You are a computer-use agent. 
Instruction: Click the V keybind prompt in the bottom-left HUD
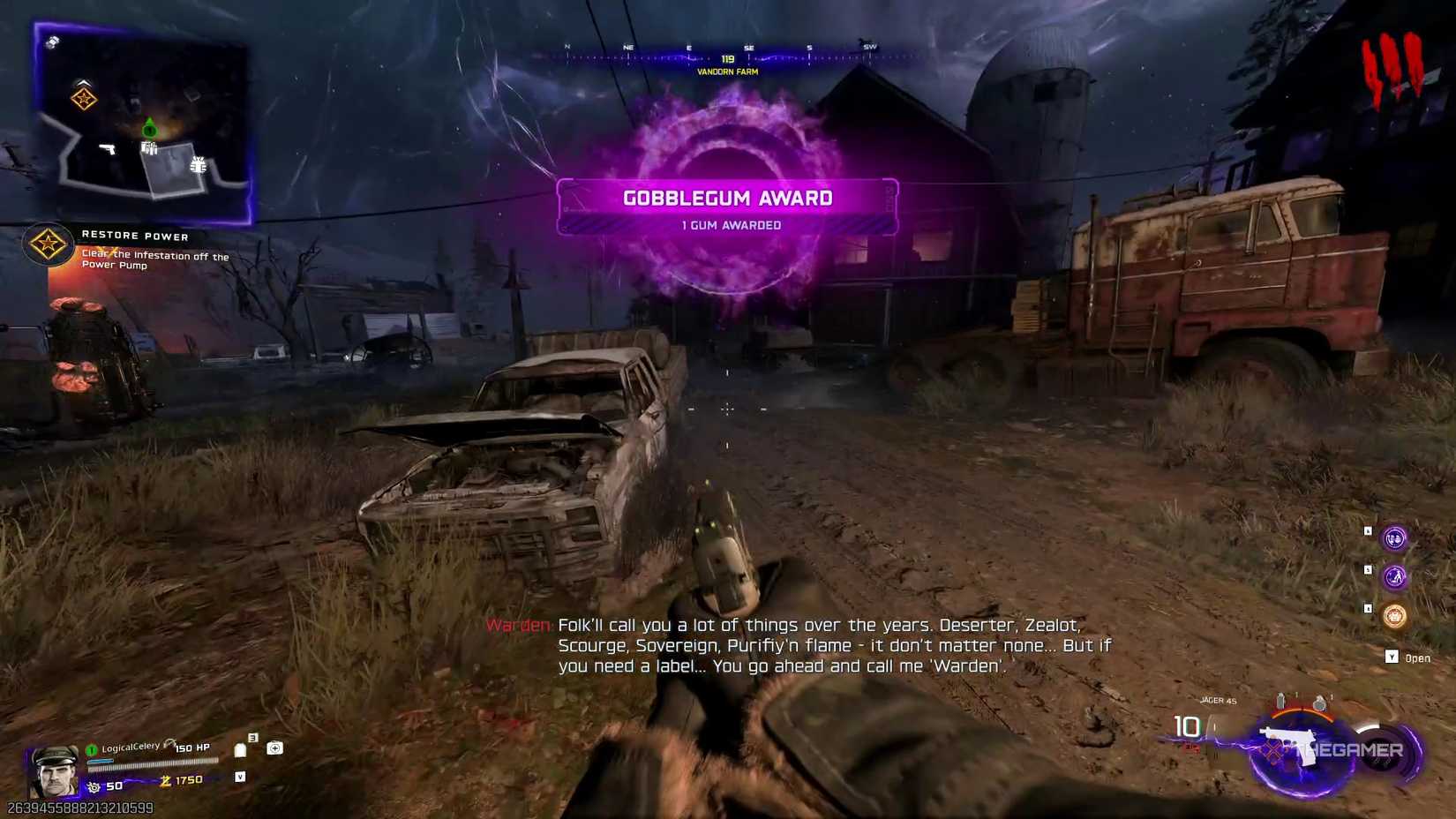[241, 778]
